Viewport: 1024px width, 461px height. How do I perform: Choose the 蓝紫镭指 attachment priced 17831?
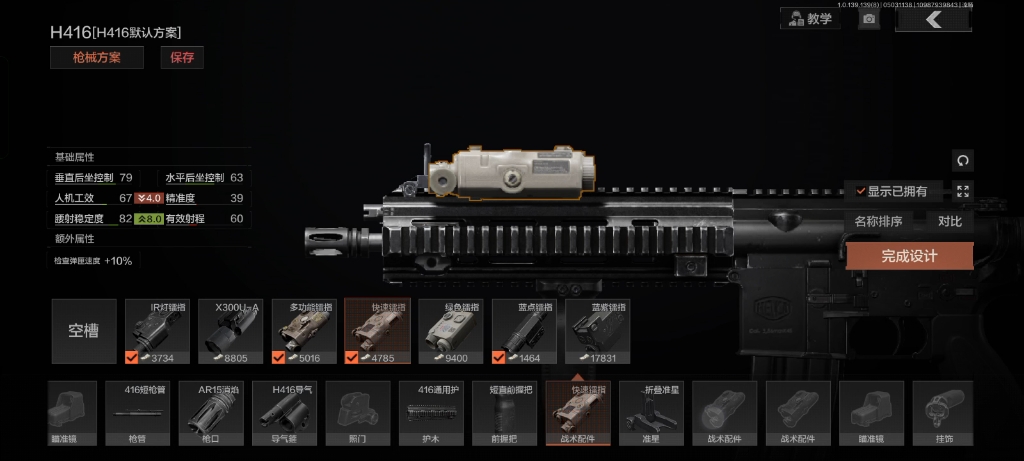click(x=597, y=331)
